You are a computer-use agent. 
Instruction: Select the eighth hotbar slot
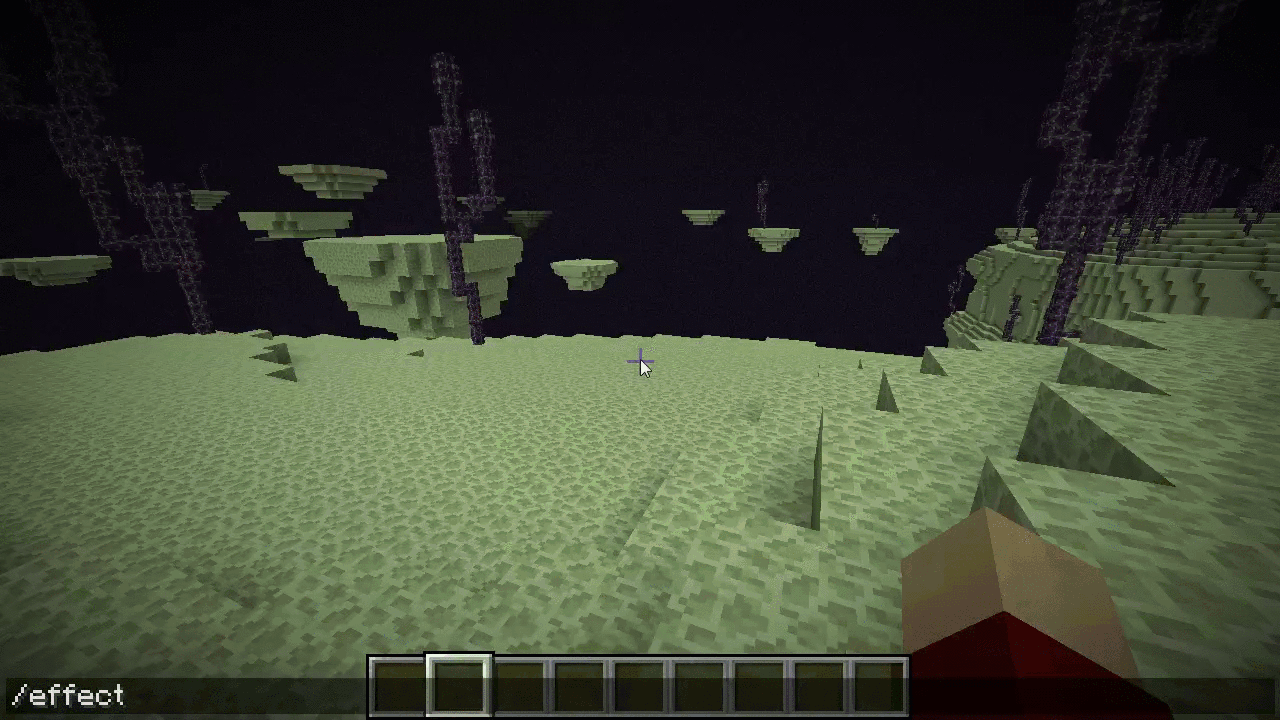pyautogui.click(x=818, y=685)
